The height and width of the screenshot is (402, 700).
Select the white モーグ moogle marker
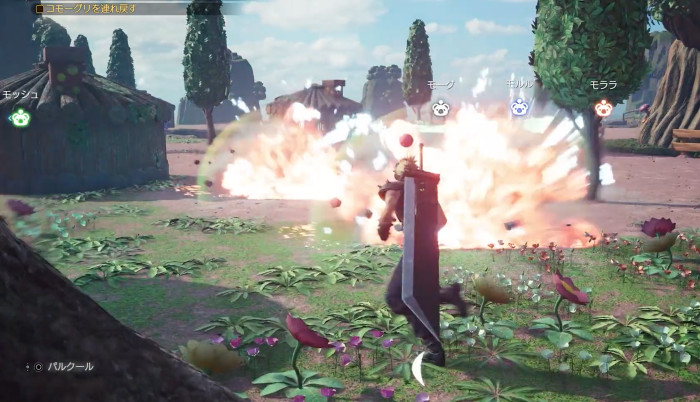[440, 107]
